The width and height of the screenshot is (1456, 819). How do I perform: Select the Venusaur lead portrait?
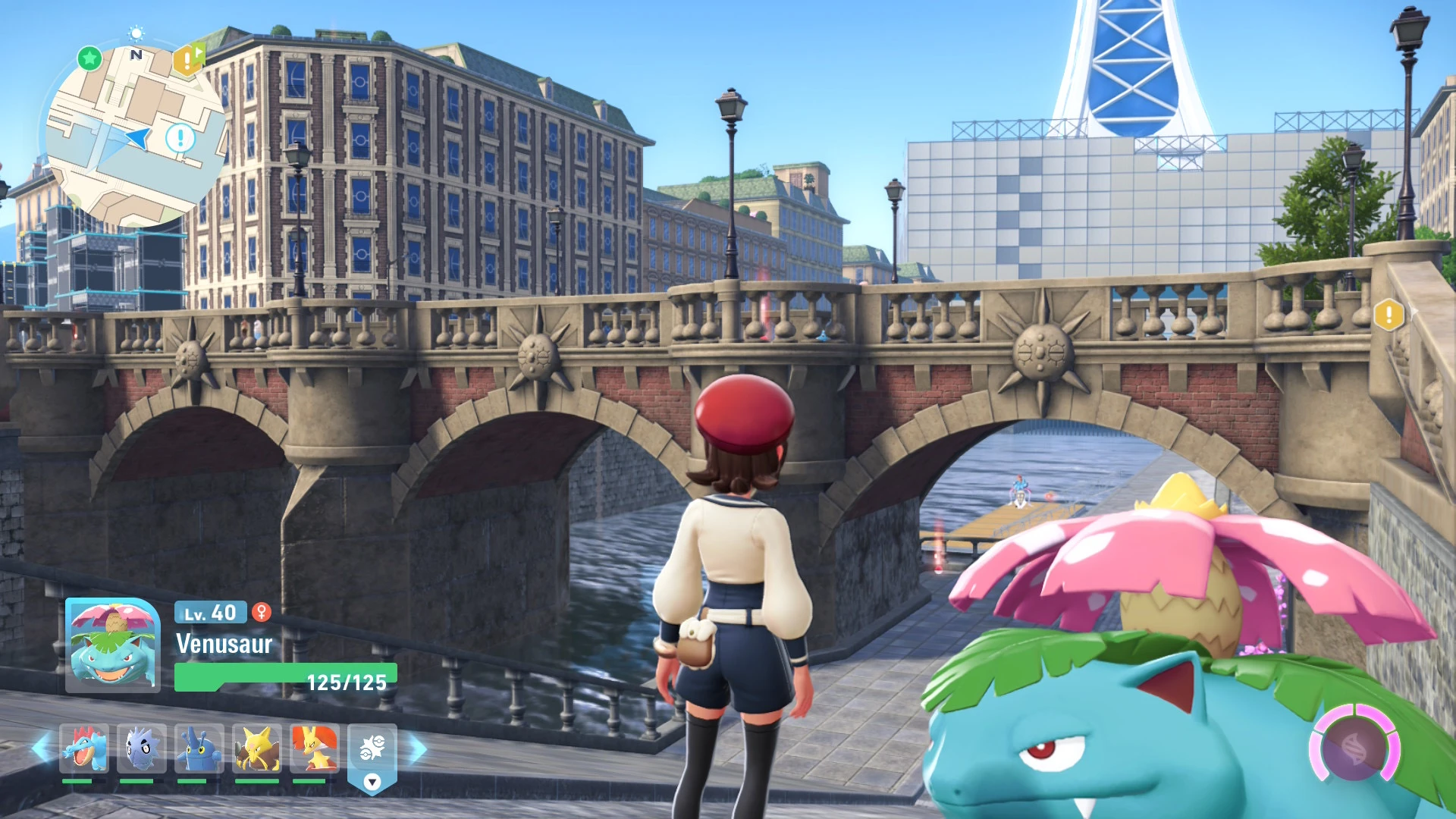113,645
